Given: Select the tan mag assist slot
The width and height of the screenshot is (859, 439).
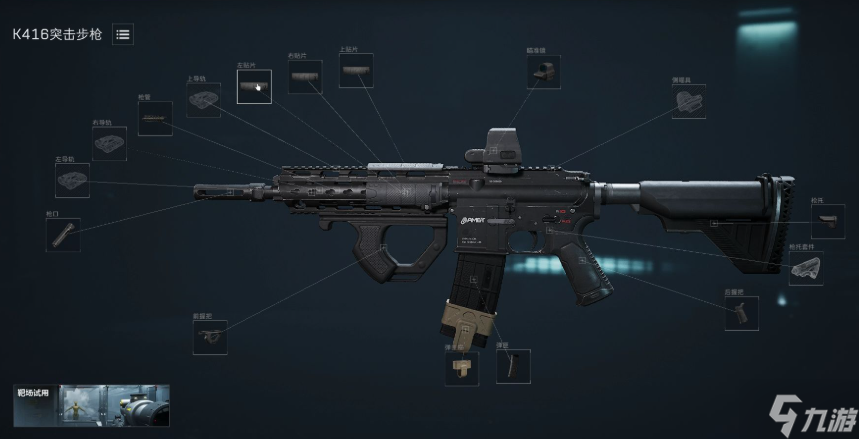Looking at the screenshot, I should click(x=462, y=366).
